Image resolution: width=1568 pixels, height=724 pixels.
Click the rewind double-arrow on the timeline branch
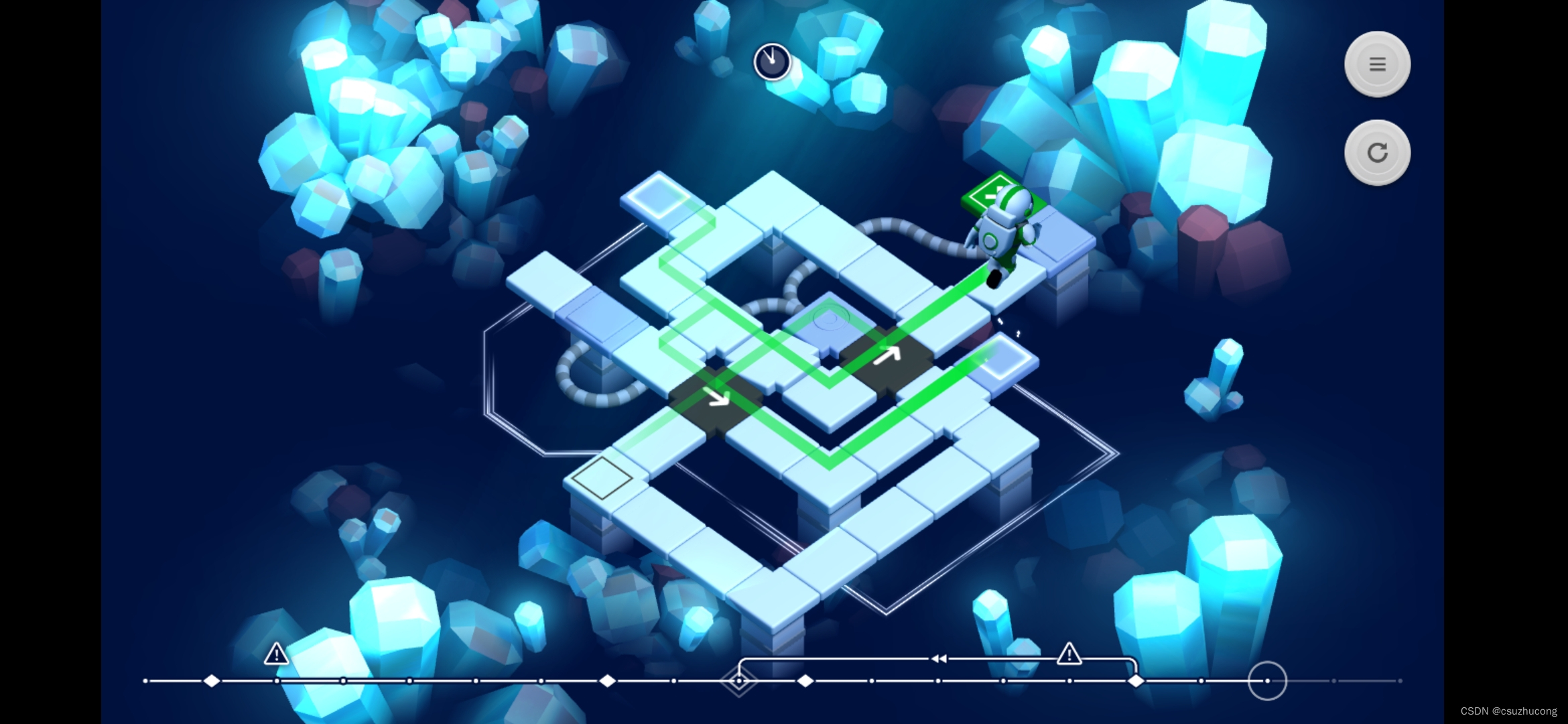click(x=938, y=659)
